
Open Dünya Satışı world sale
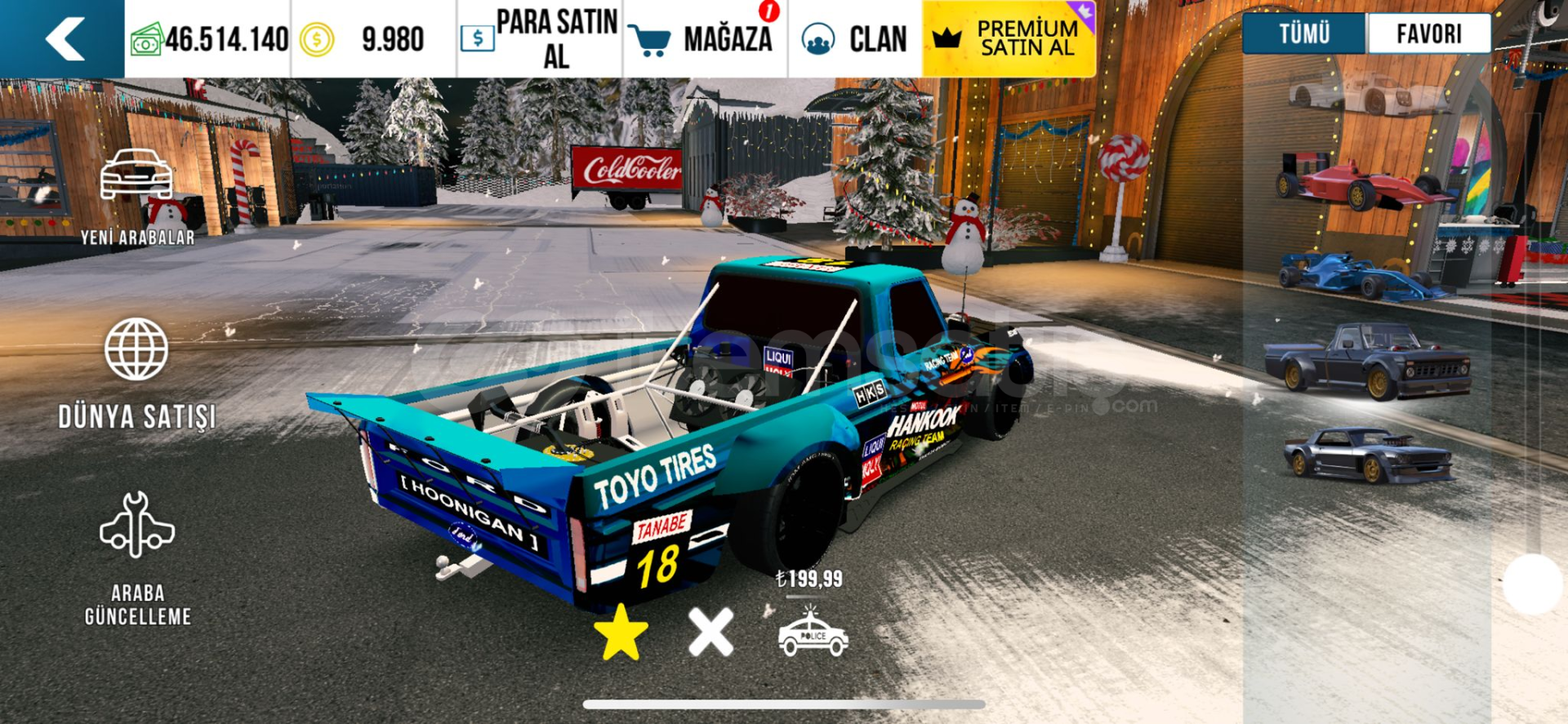[x=136, y=373]
